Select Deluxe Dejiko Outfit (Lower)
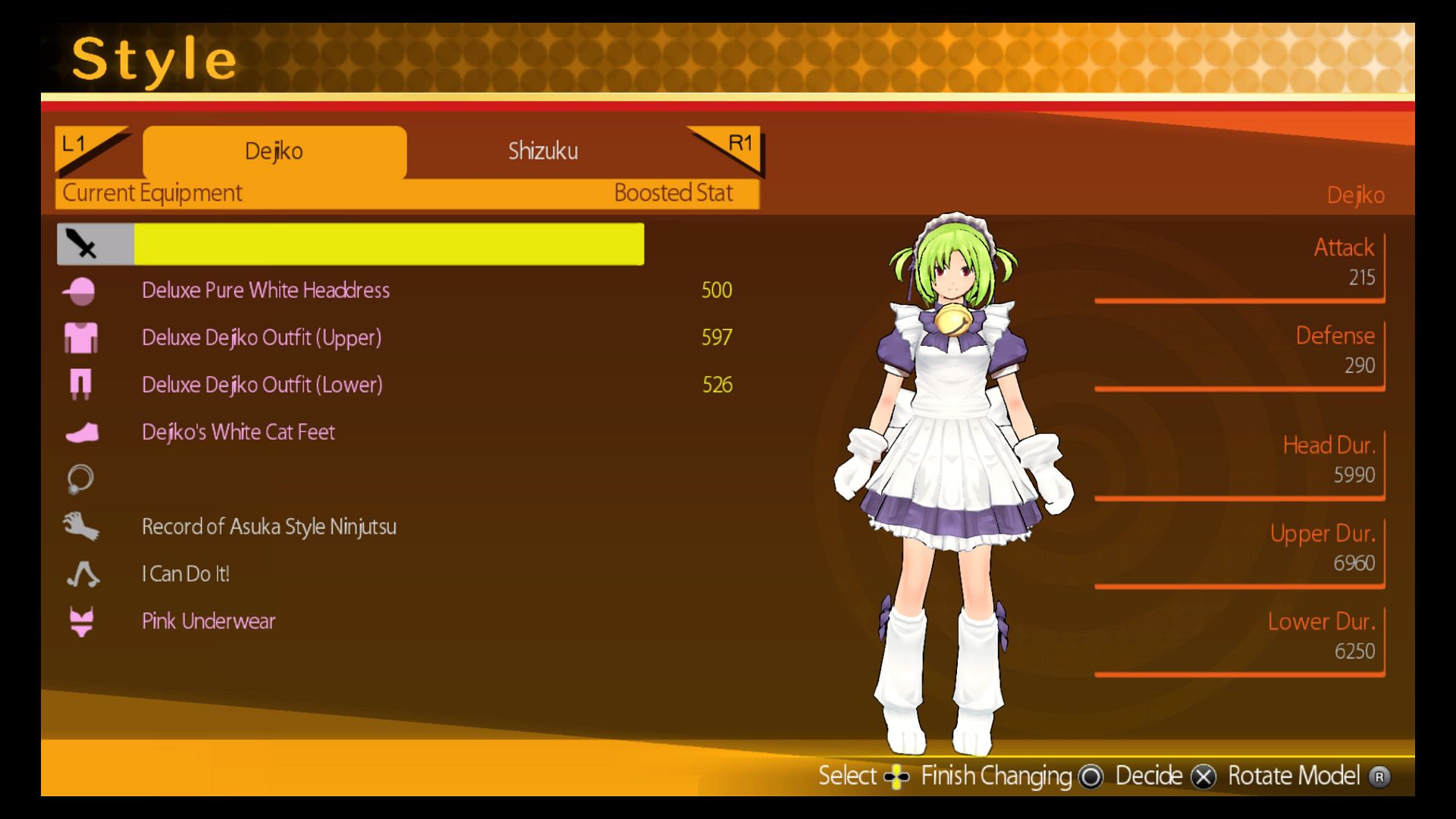The width and height of the screenshot is (1456, 819). click(x=262, y=385)
